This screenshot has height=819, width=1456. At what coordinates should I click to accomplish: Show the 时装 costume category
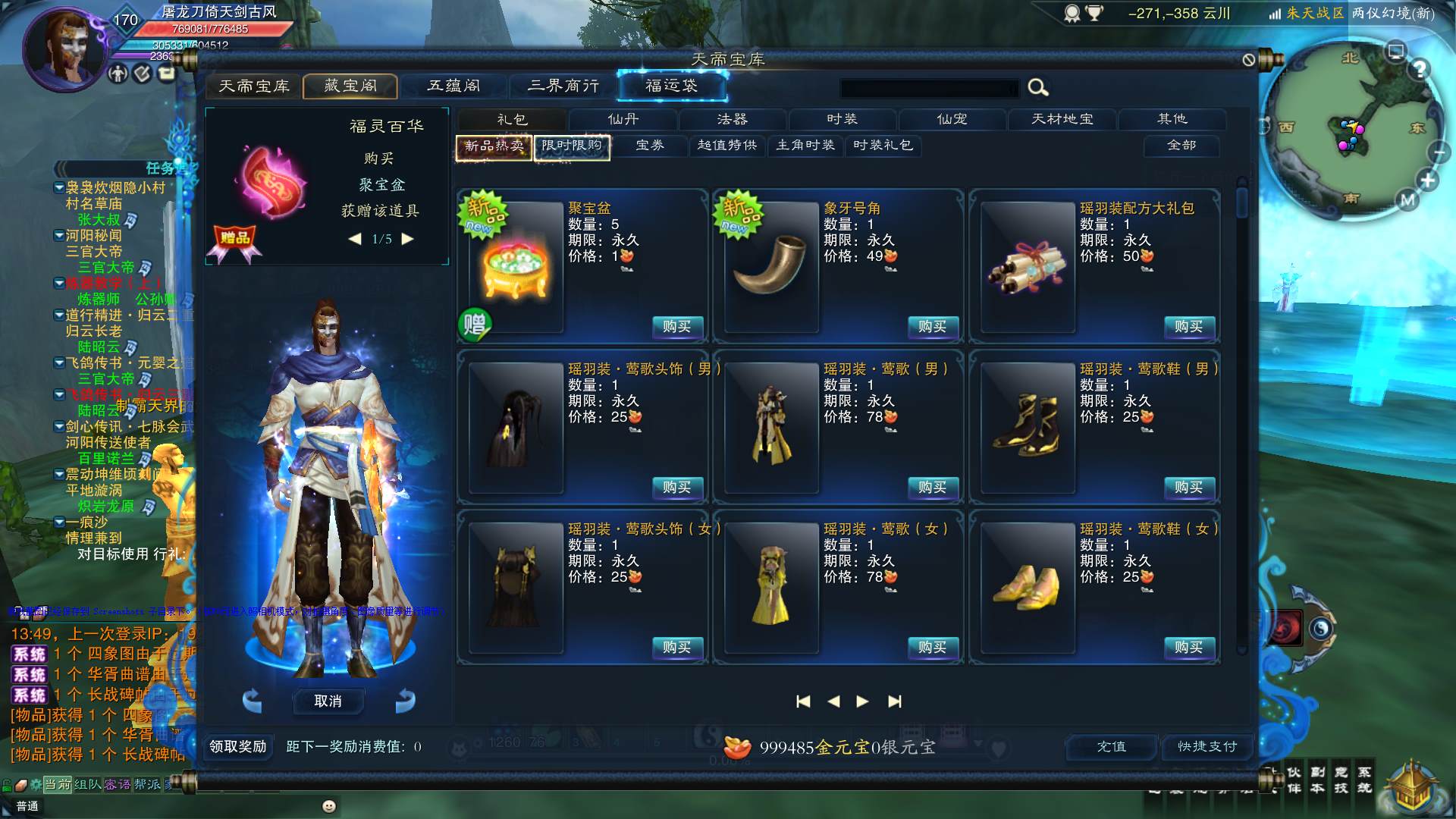point(842,120)
